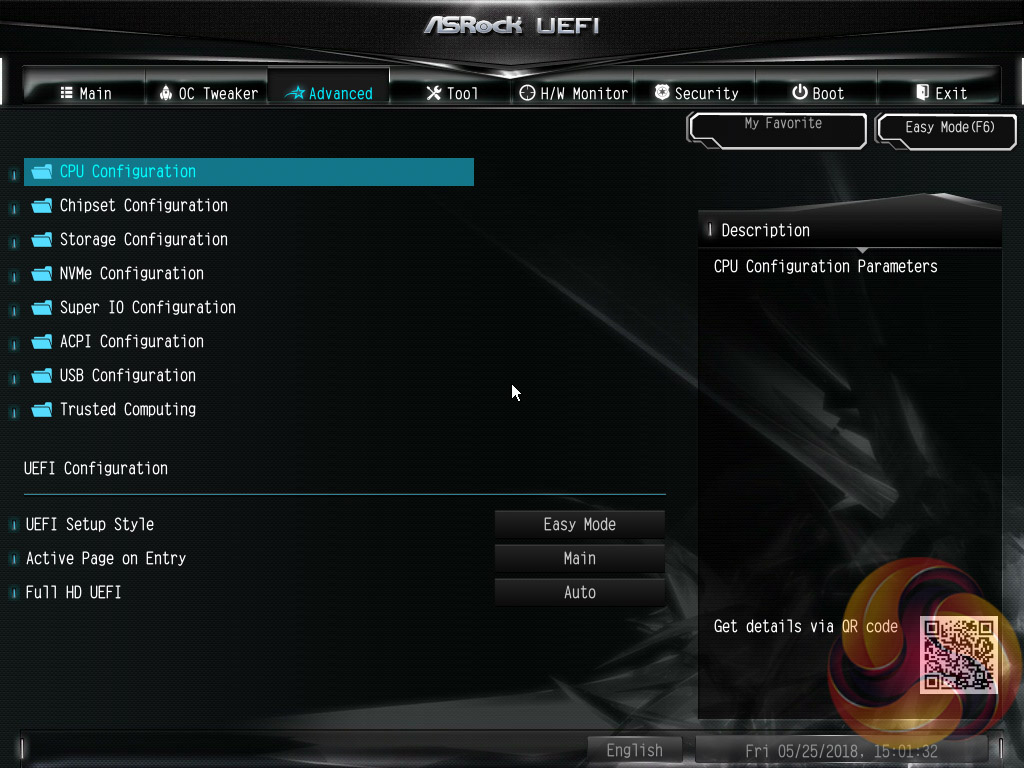
Task: Open the My Favorite page
Action: point(777,127)
